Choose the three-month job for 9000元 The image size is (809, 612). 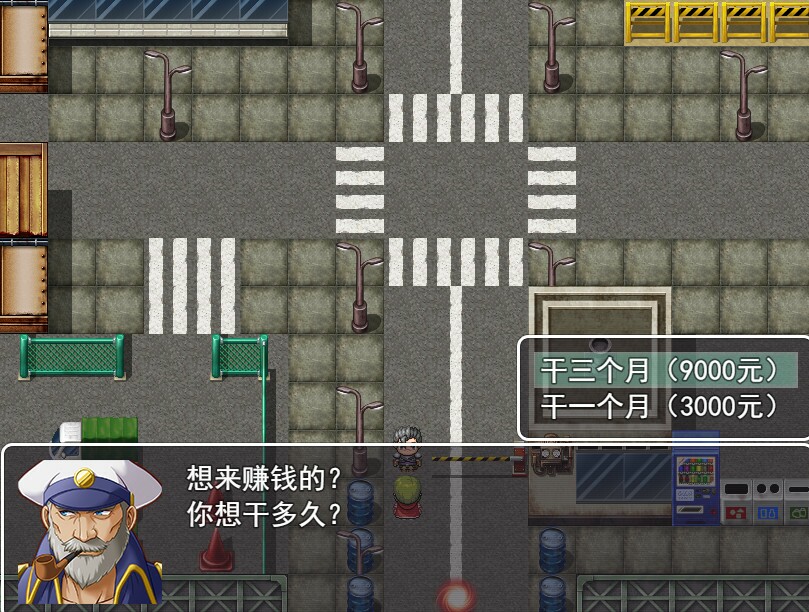659,371
